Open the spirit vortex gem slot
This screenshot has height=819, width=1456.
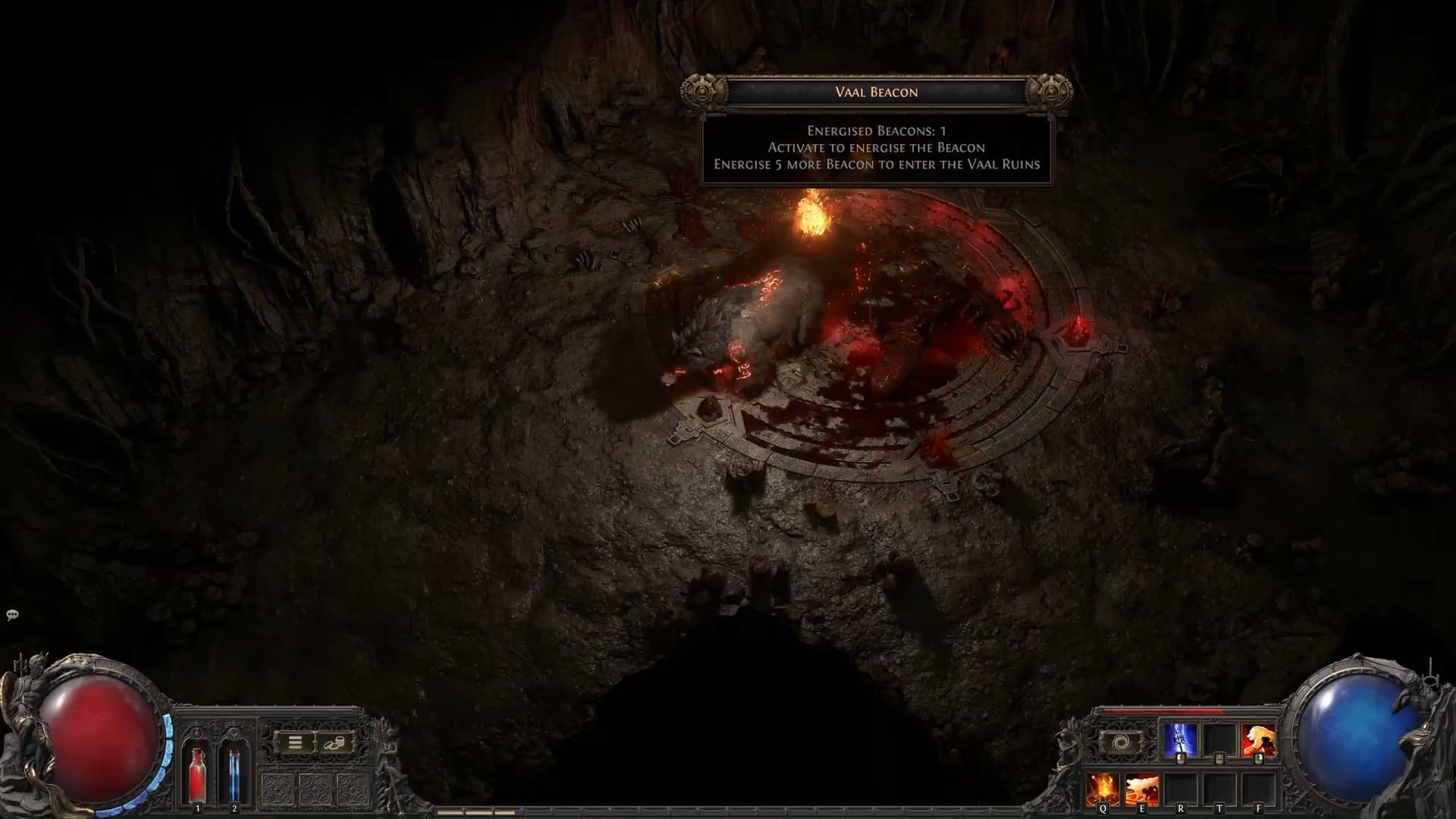click(1123, 741)
